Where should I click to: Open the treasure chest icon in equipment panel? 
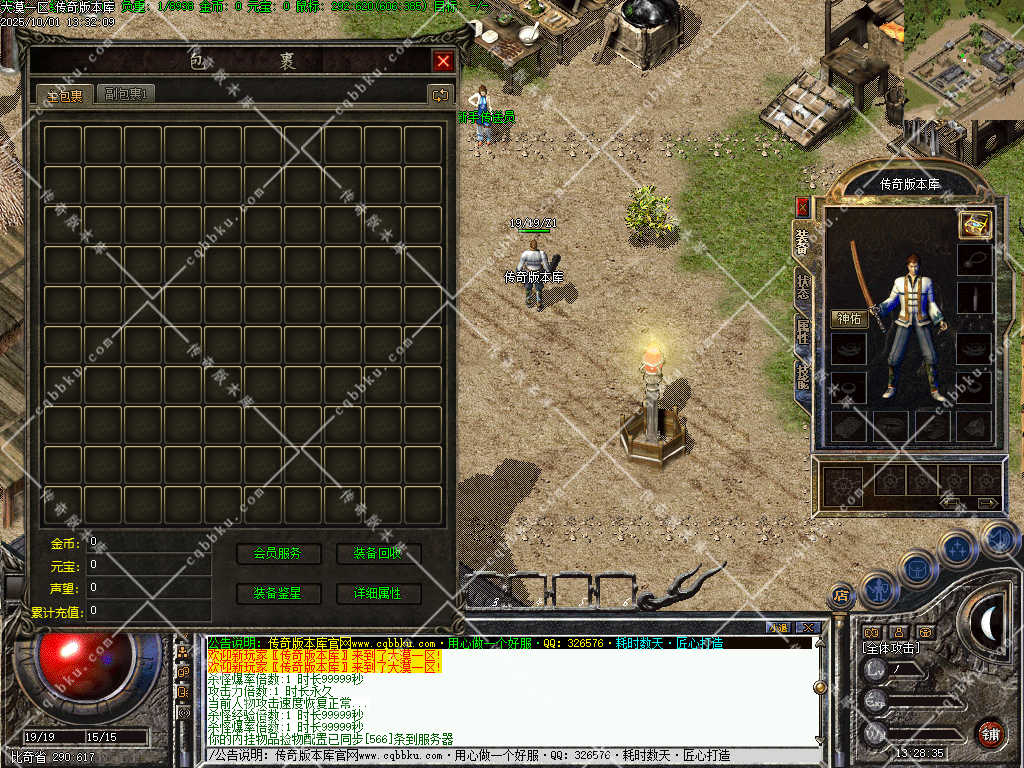click(974, 224)
